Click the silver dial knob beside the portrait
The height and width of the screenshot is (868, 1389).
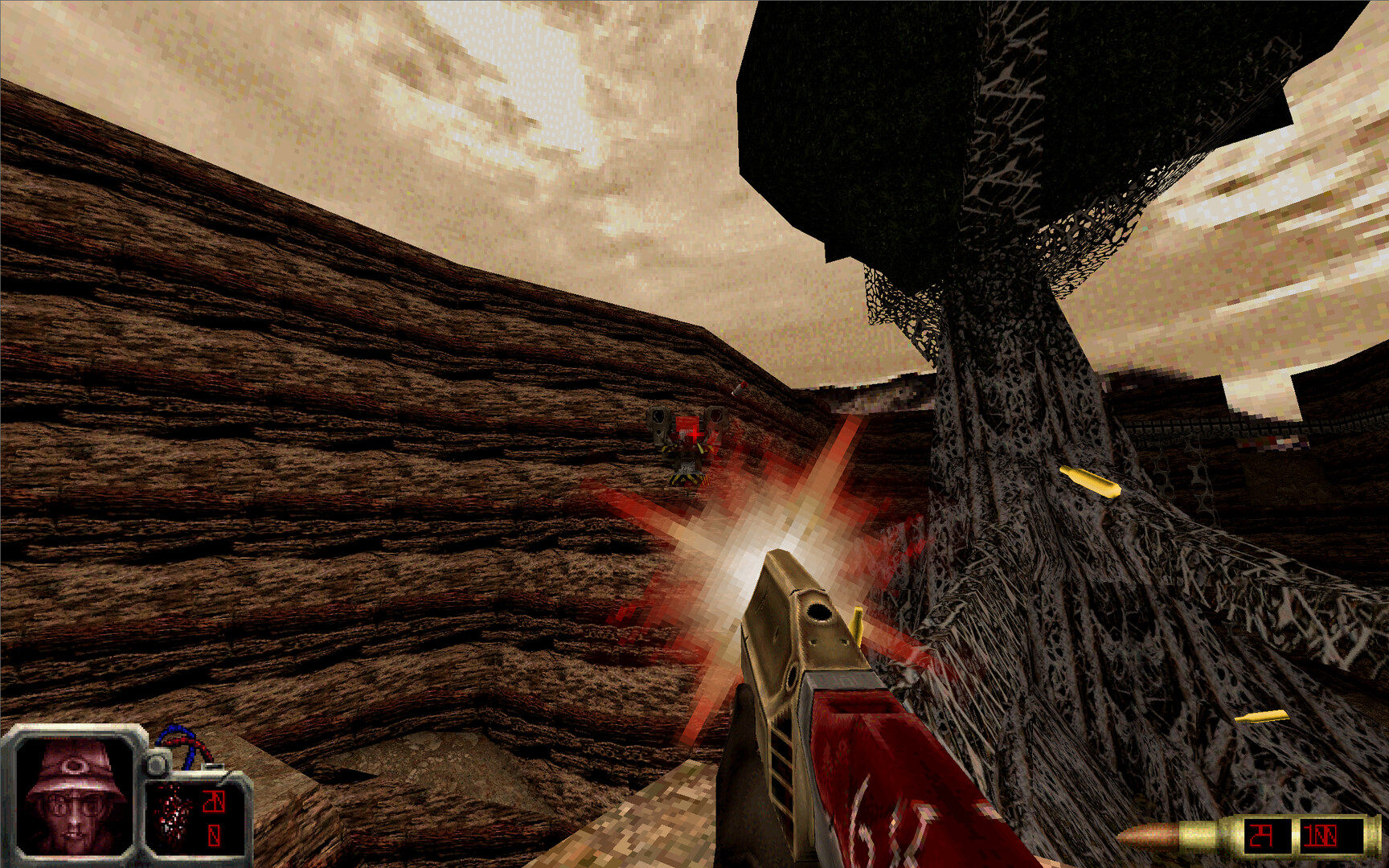coord(158,764)
